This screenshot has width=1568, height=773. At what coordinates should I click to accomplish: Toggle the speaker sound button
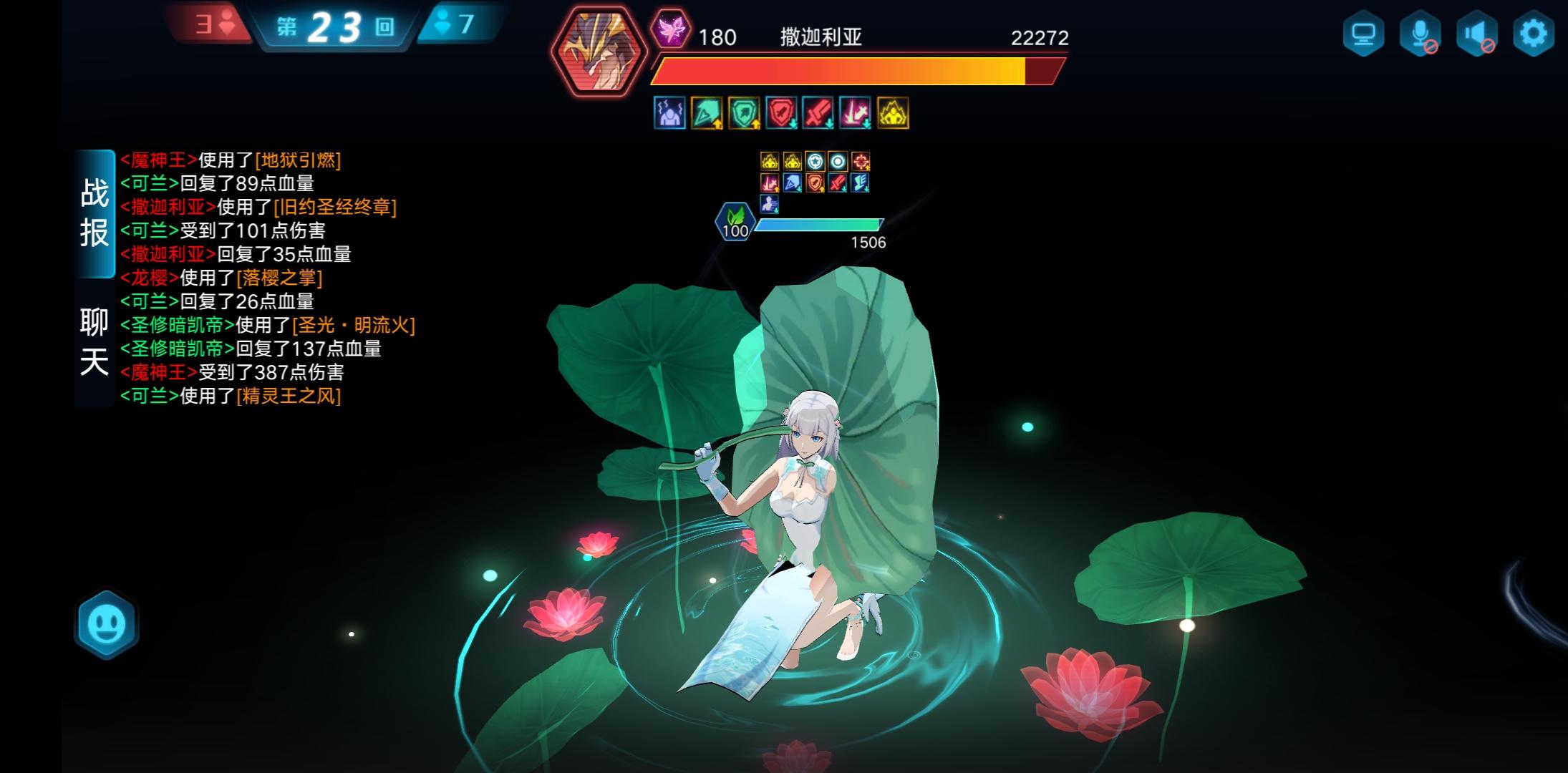click(1475, 31)
